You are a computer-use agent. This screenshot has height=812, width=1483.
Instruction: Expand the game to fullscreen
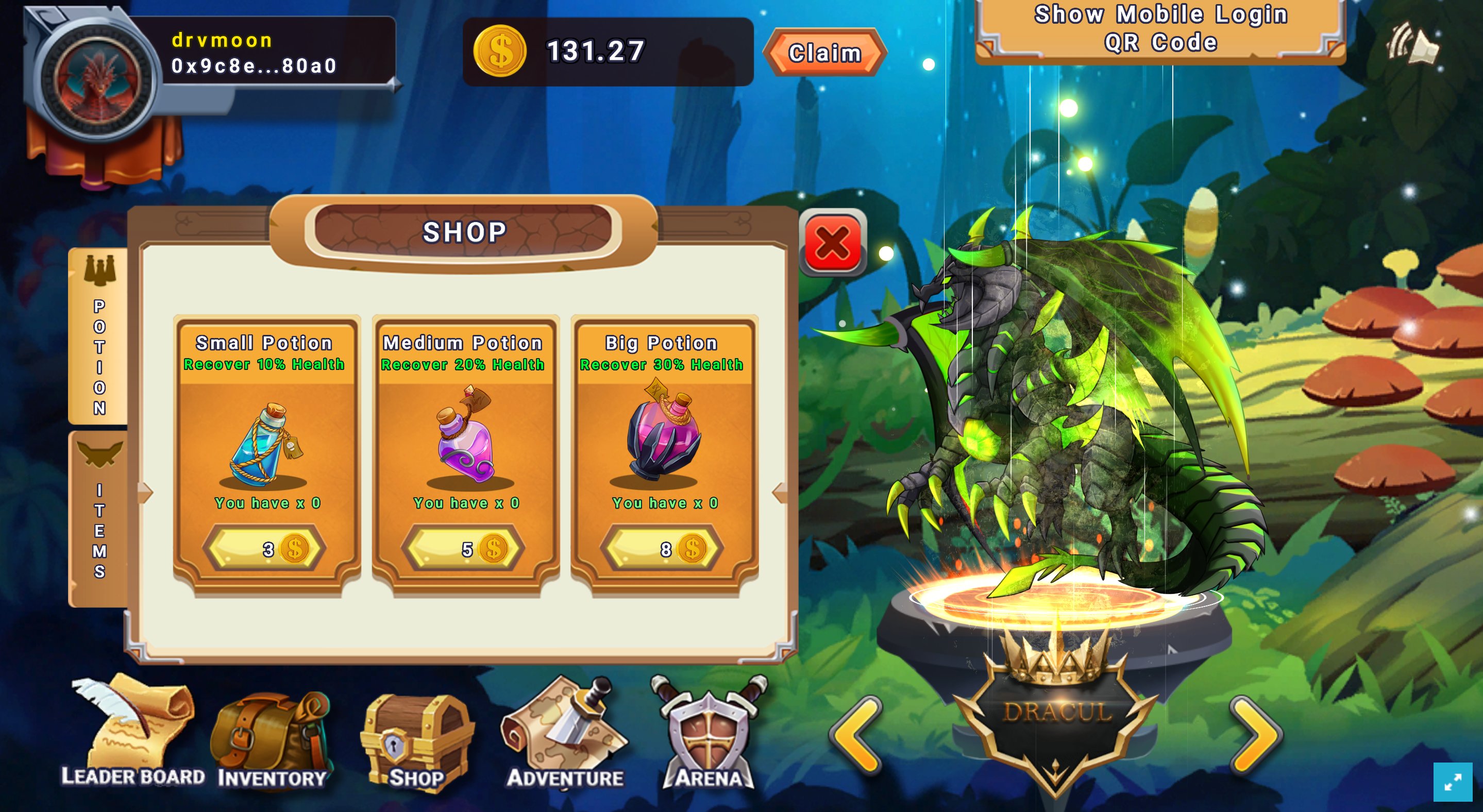[x=1453, y=782]
